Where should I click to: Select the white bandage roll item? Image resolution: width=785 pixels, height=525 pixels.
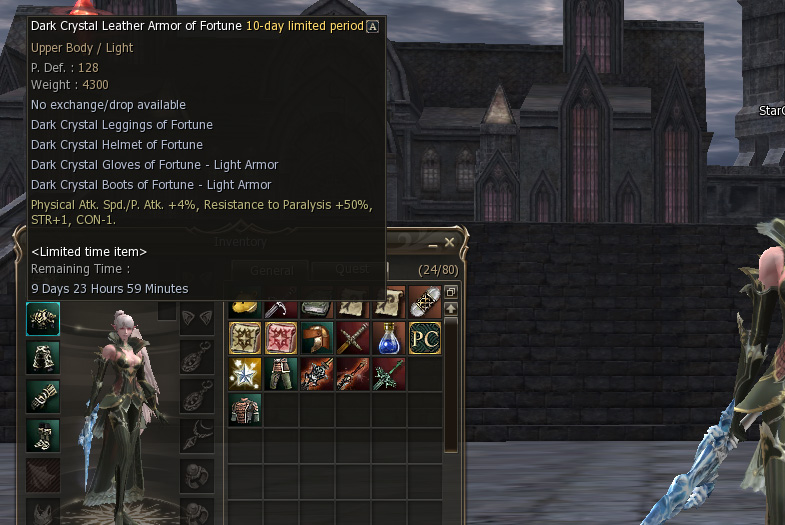click(x=425, y=303)
